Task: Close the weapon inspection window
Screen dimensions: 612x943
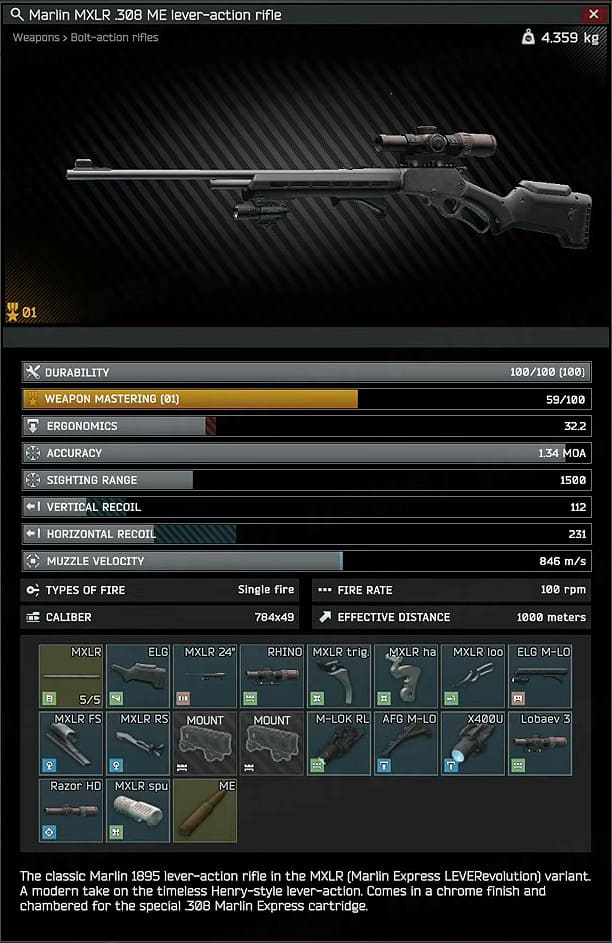Action: 593,14
